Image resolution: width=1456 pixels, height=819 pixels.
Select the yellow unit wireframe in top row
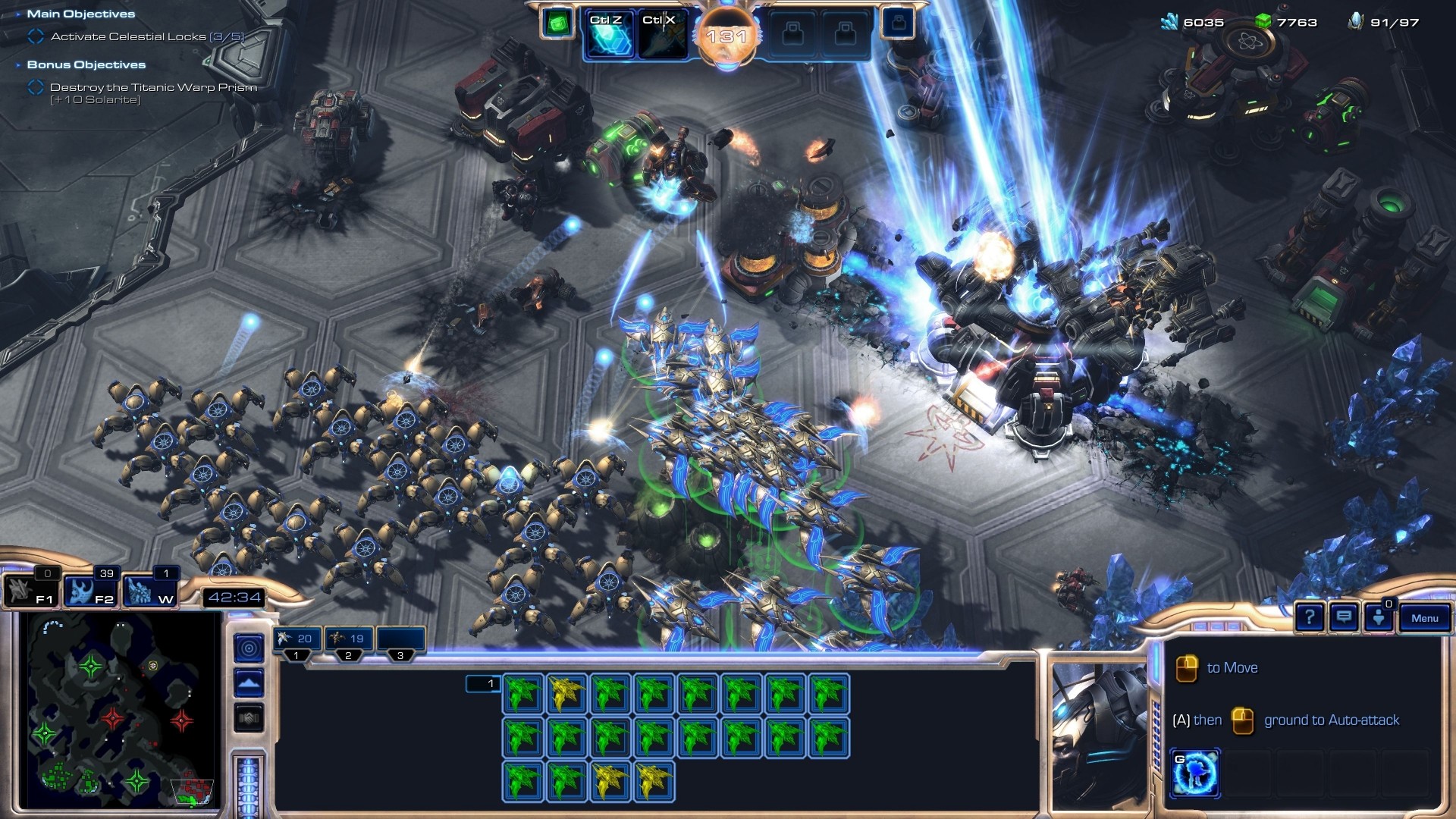point(566,694)
